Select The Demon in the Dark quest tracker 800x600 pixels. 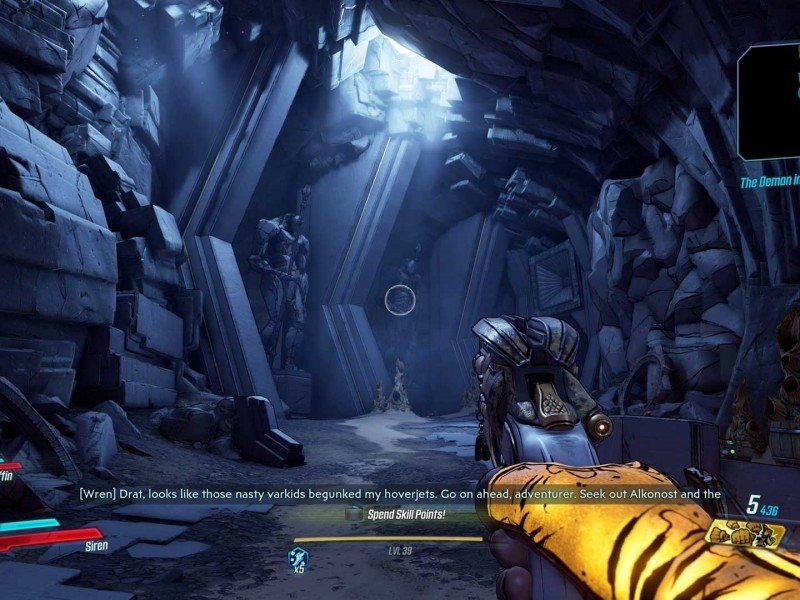coord(769,183)
